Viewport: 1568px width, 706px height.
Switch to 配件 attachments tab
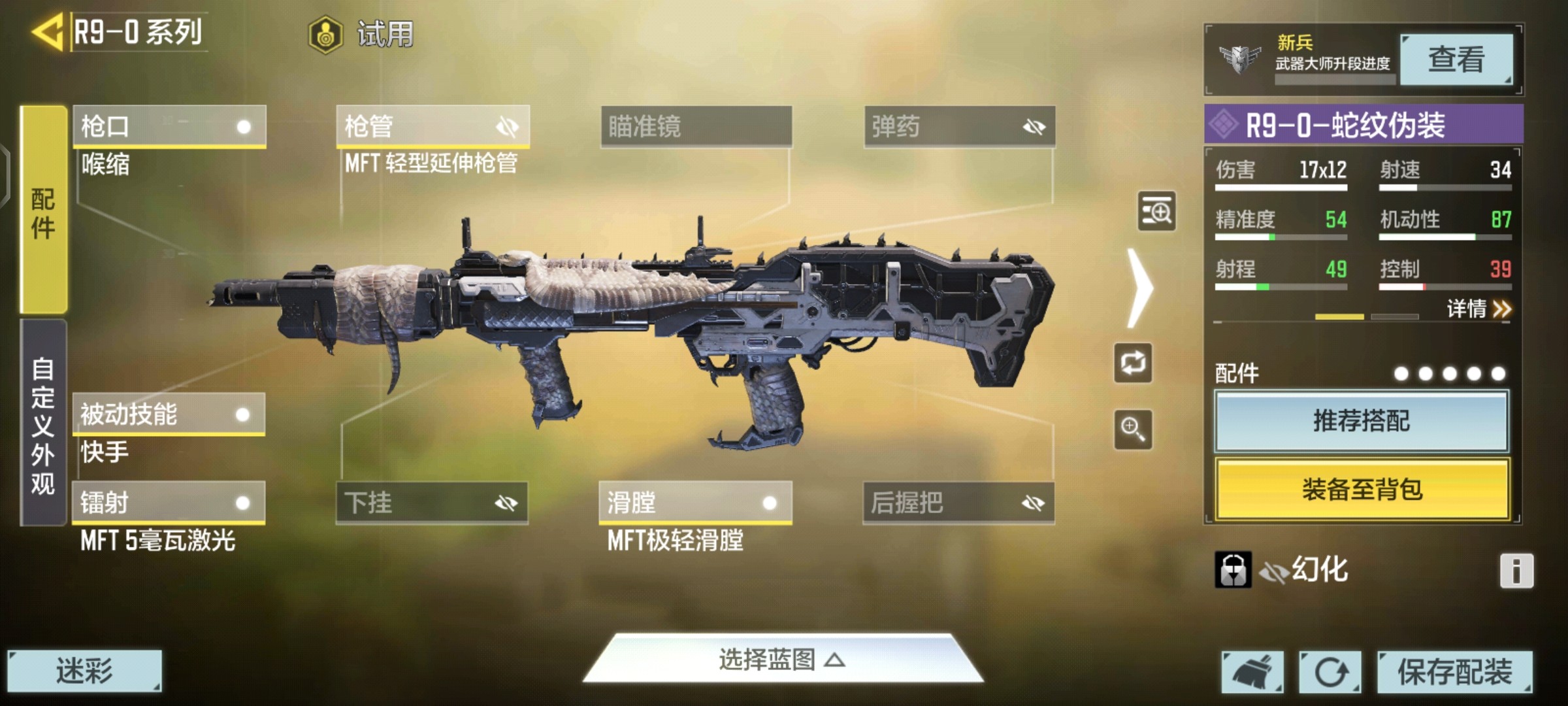pyautogui.click(x=43, y=210)
